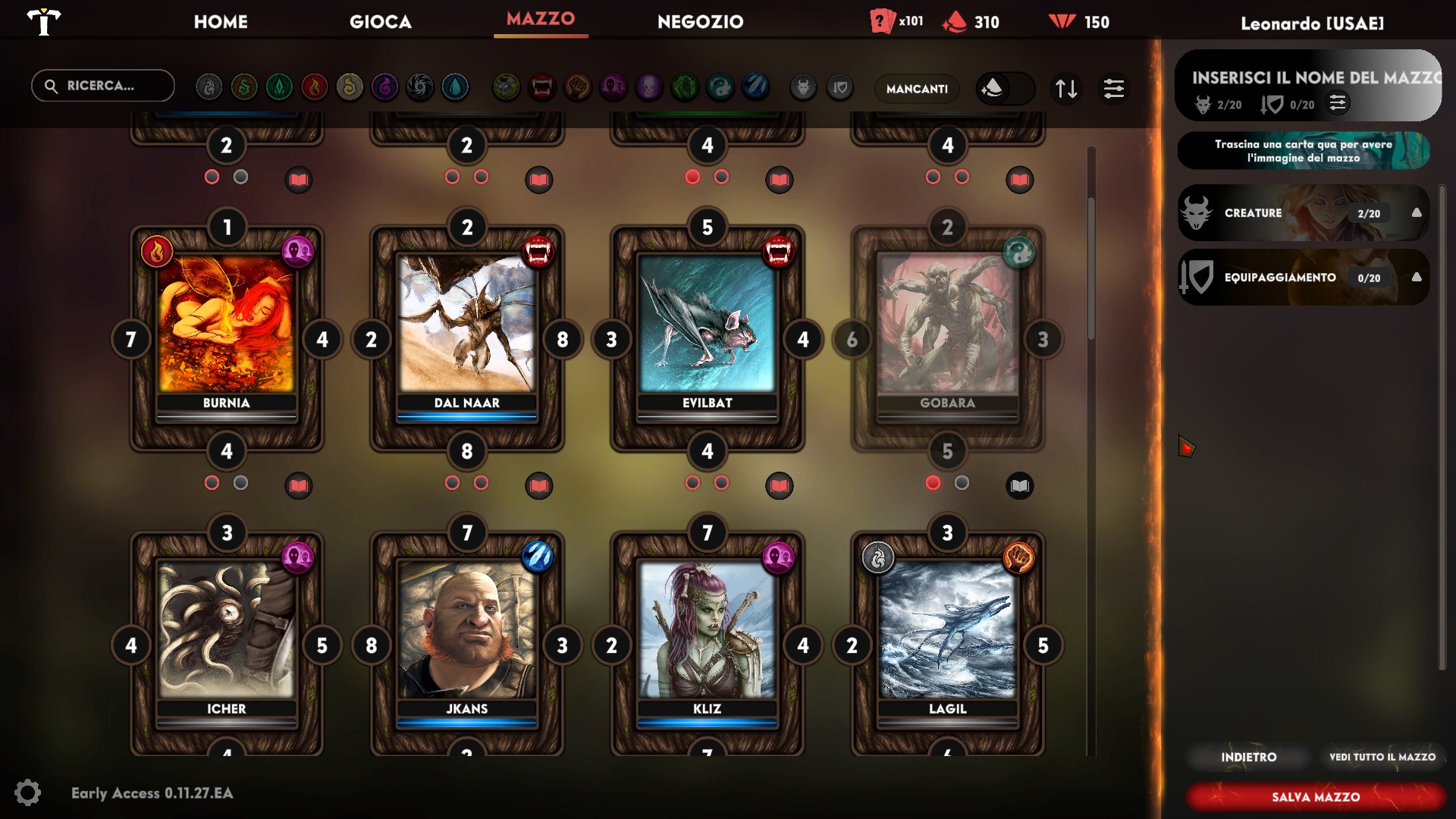This screenshot has height=819, width=1456.
Task: Open the settings gear
Action: pos(28,792)
